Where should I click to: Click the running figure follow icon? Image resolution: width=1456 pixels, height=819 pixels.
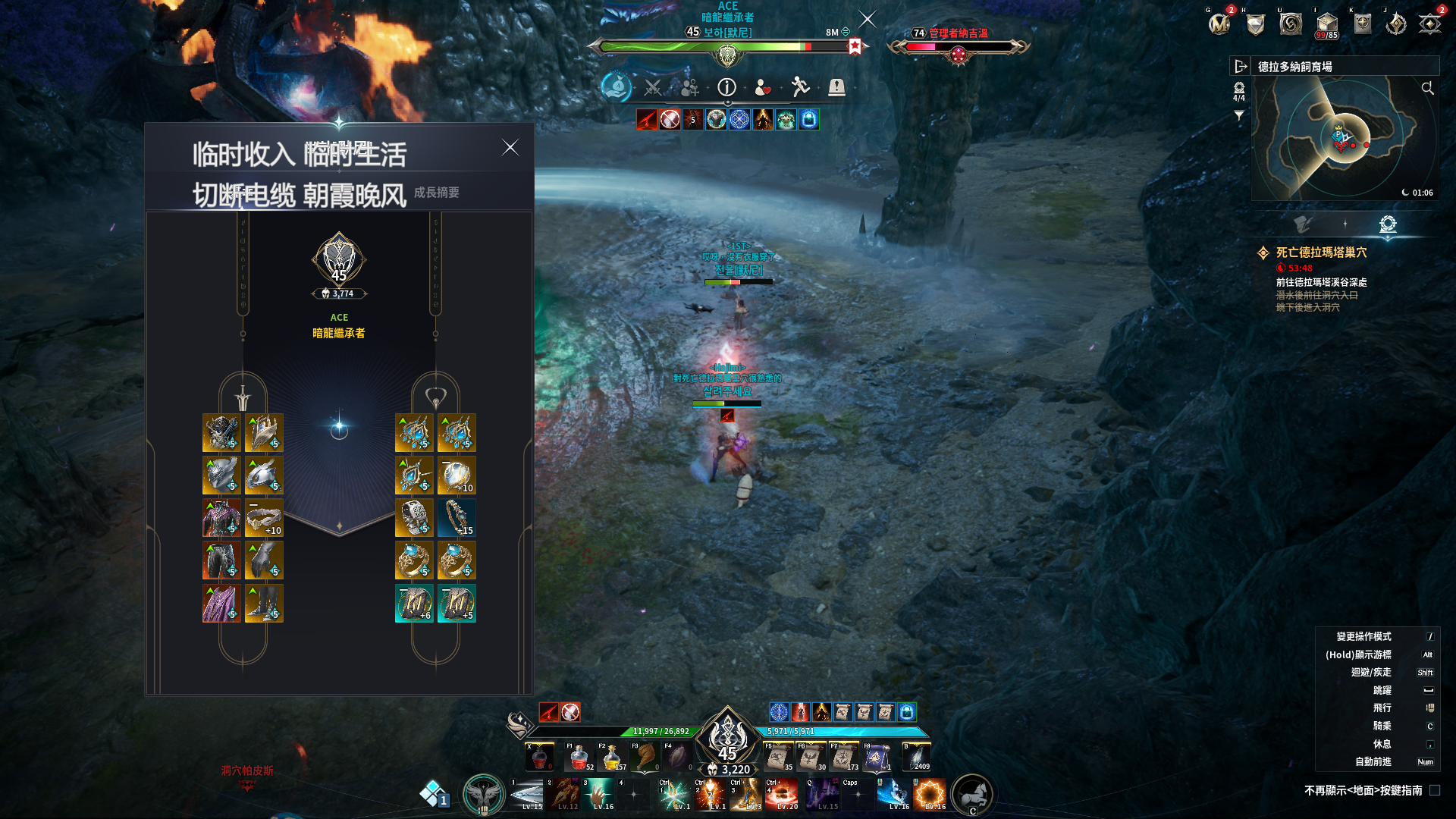click(800, 88)
